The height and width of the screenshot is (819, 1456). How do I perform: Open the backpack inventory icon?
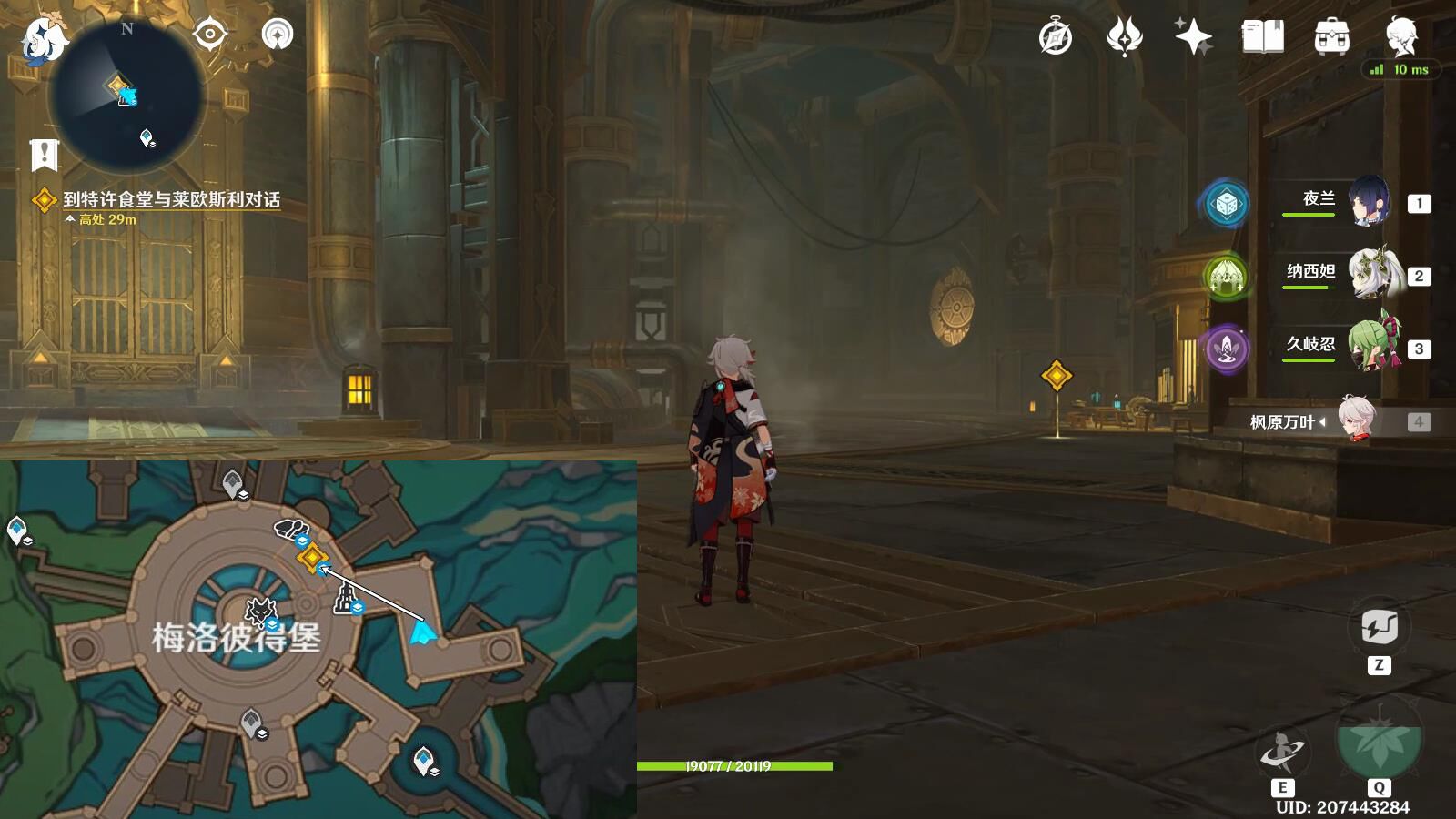[x=1331, y=37]
